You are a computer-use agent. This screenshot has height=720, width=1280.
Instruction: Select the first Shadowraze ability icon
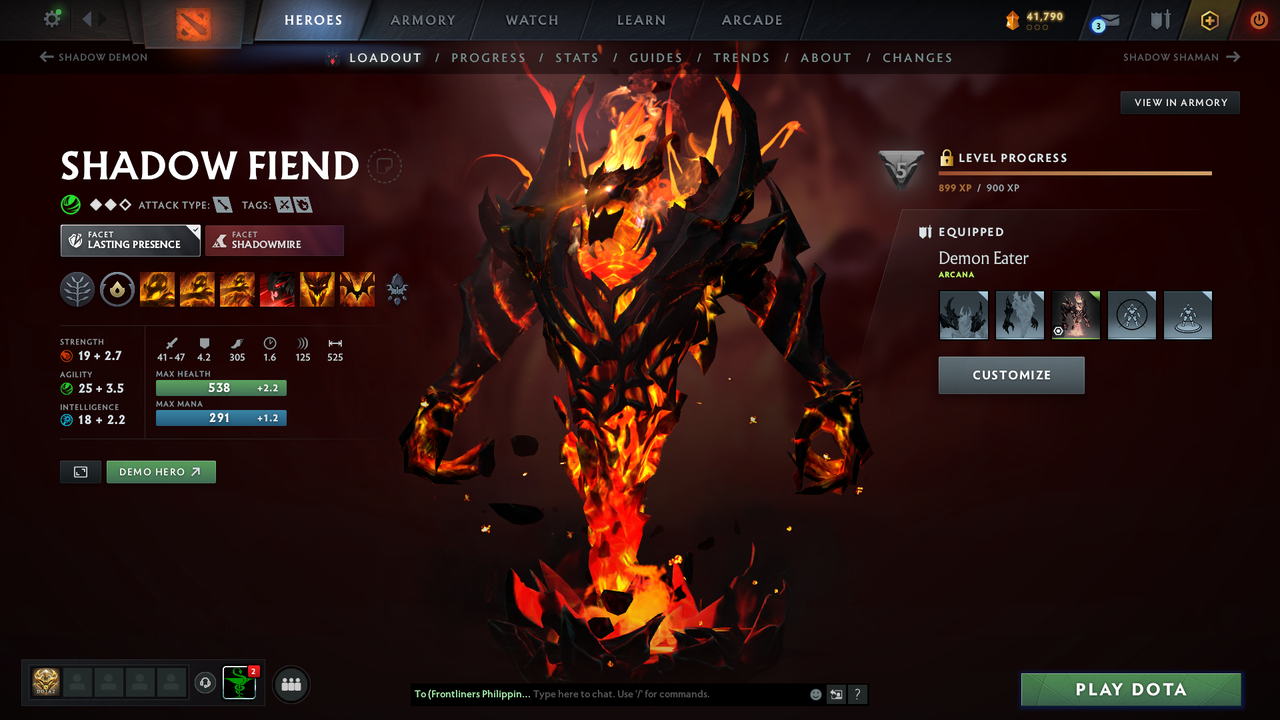pos(157,288)
